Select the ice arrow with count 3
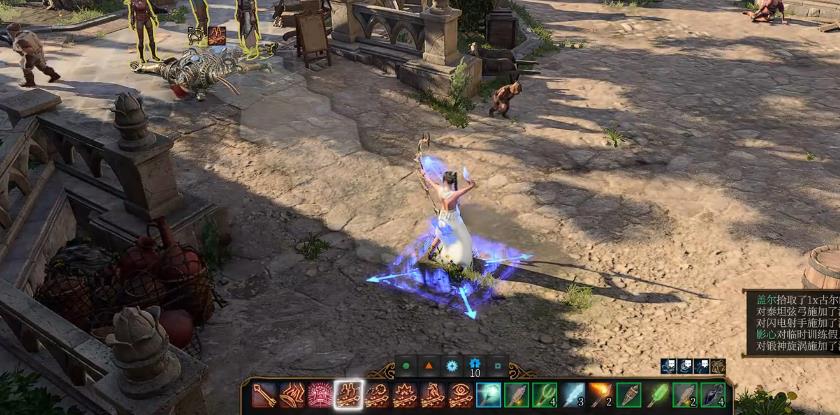This screenshot has width=840, height=415. (x=572, y=395)
